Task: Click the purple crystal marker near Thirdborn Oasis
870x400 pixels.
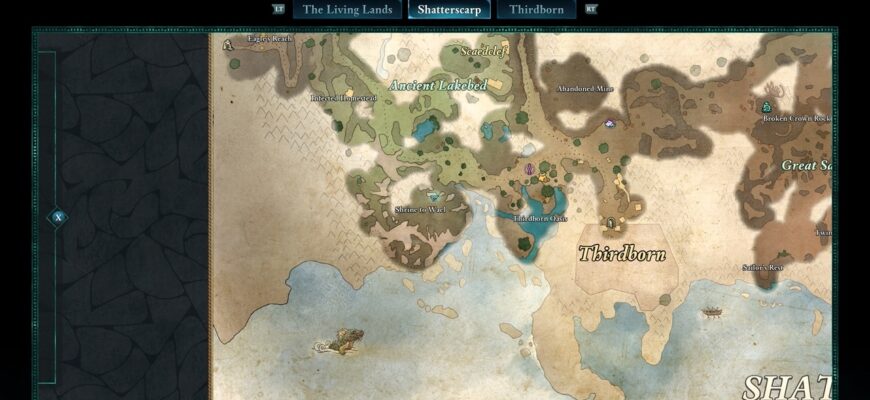Action: pos(529,170)
